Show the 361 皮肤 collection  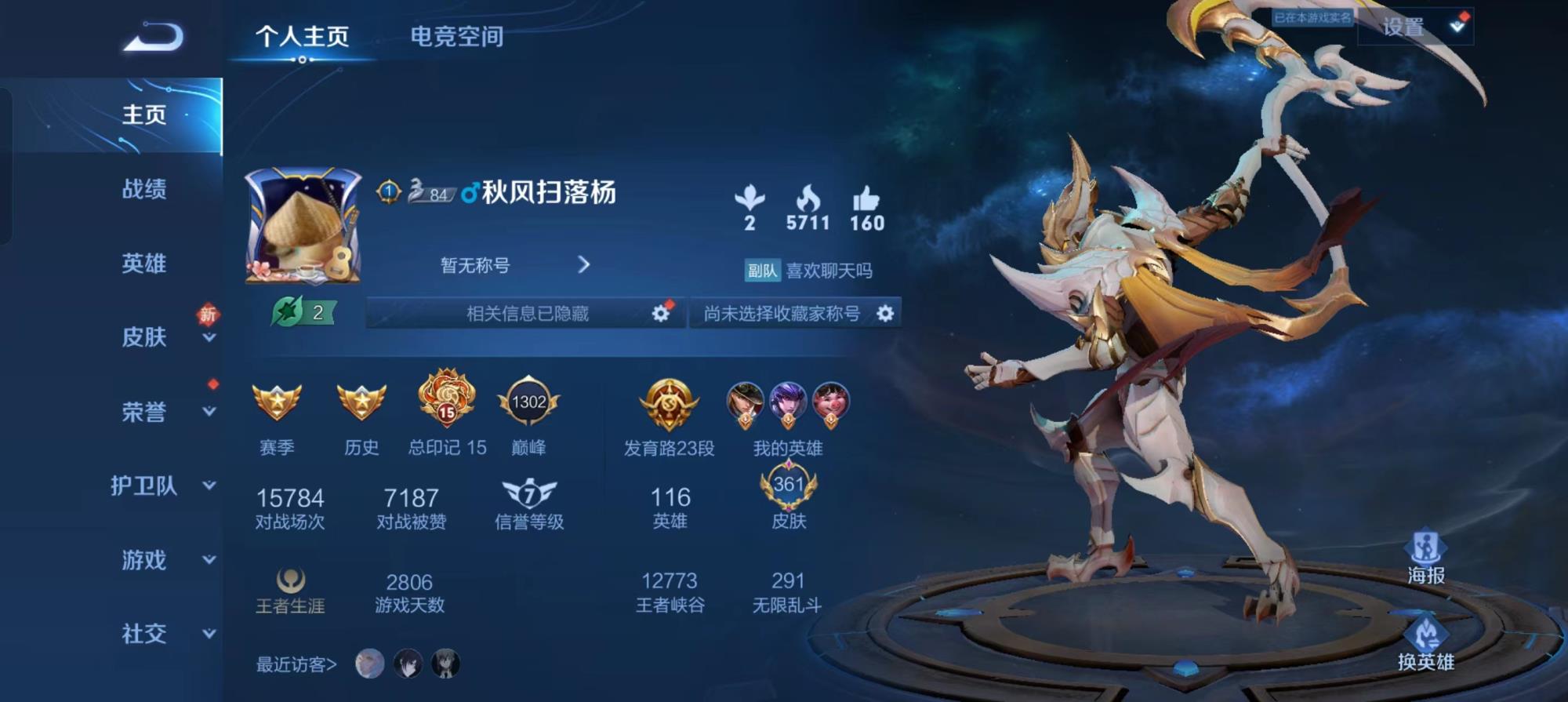click(789, 498)
